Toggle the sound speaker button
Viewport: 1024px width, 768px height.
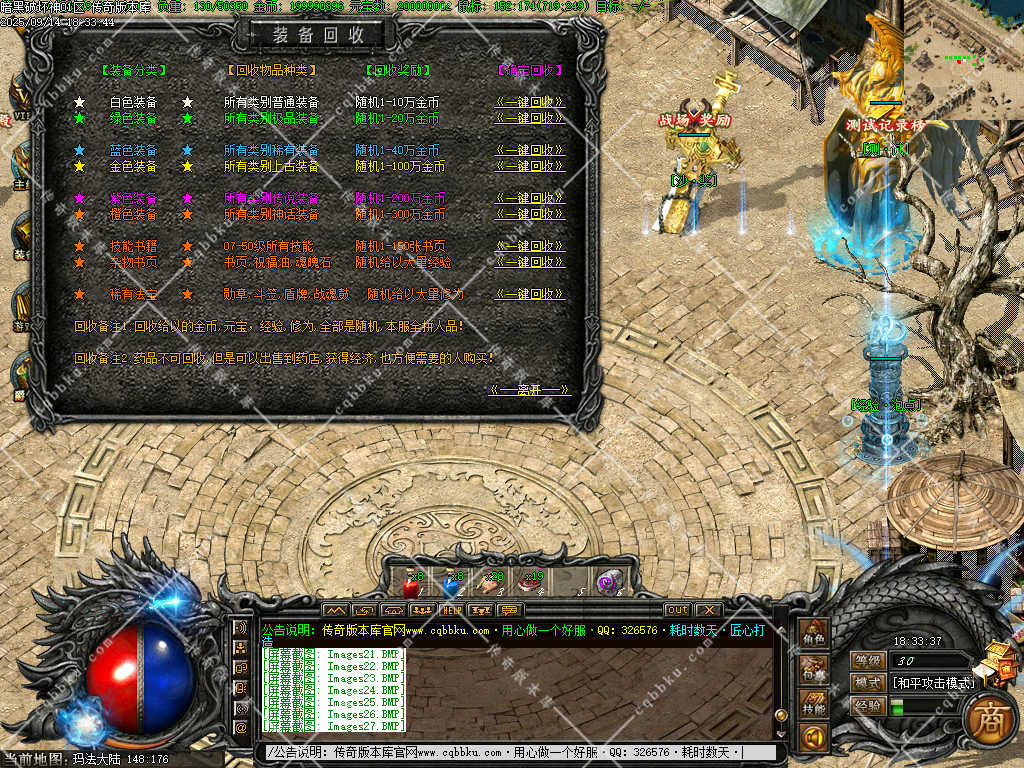[812, 738]
